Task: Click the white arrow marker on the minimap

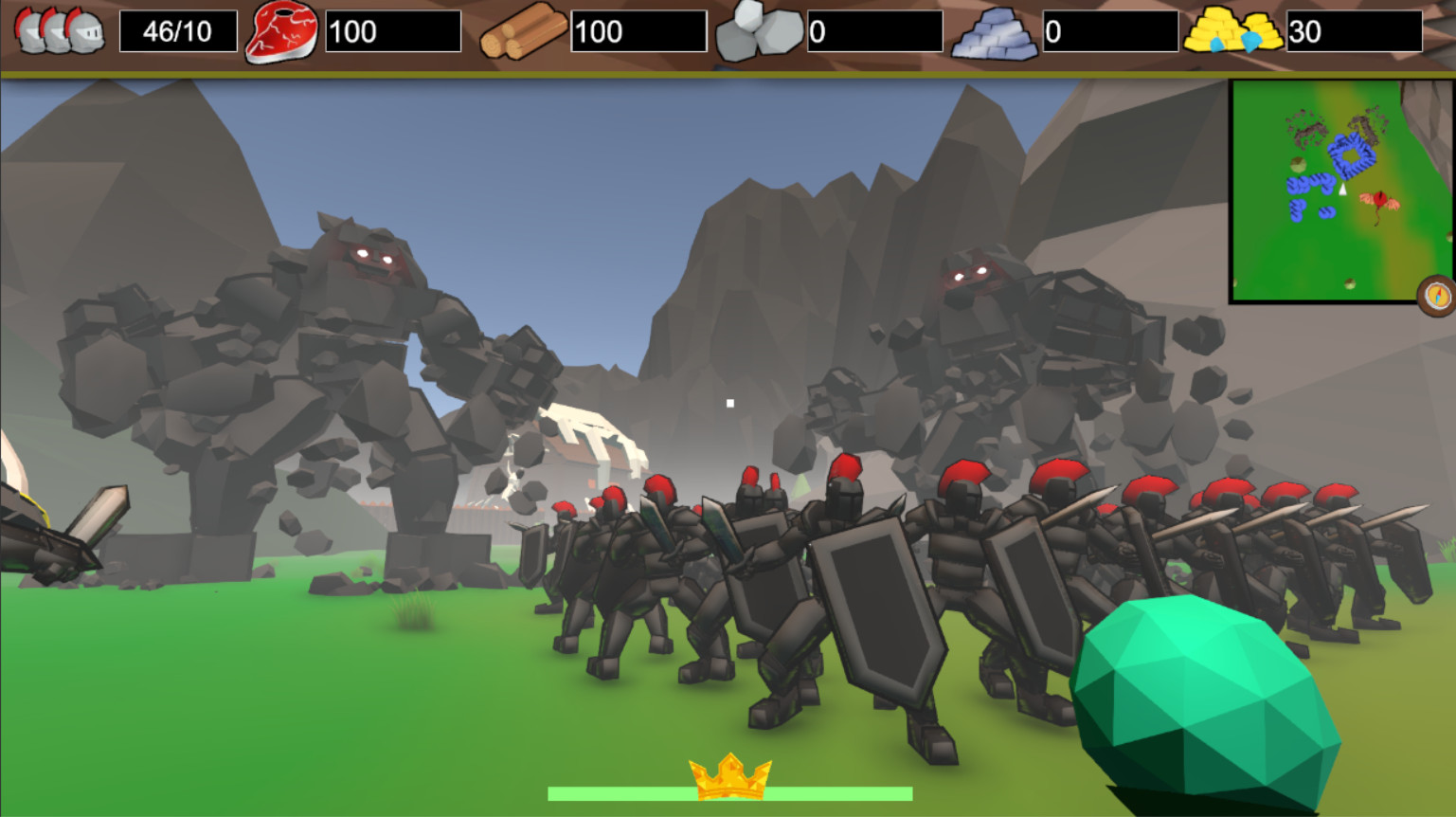Action: [x=1342, y=189]
